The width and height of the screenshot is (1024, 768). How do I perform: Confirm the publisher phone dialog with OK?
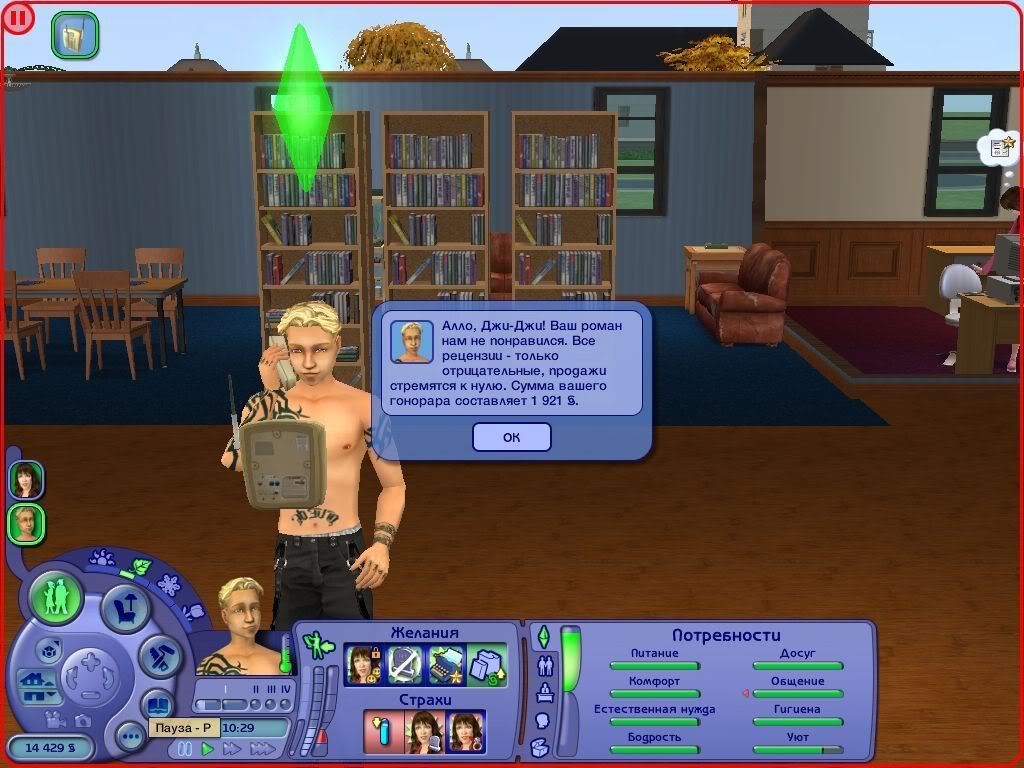[511, 437]
